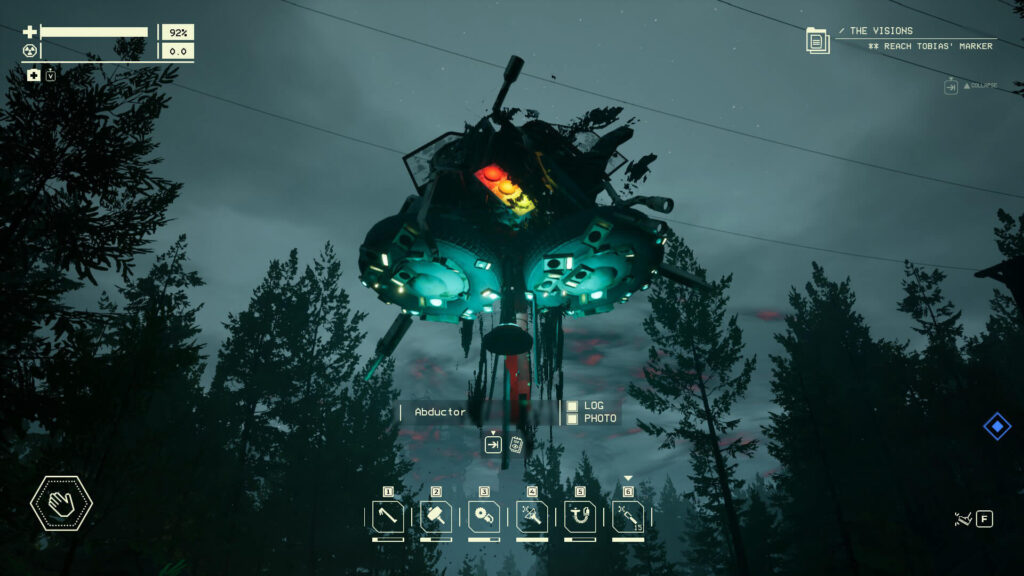Select the scanner tool in slot 4
Screen dimensions: 1024x576
click(532, 516)
